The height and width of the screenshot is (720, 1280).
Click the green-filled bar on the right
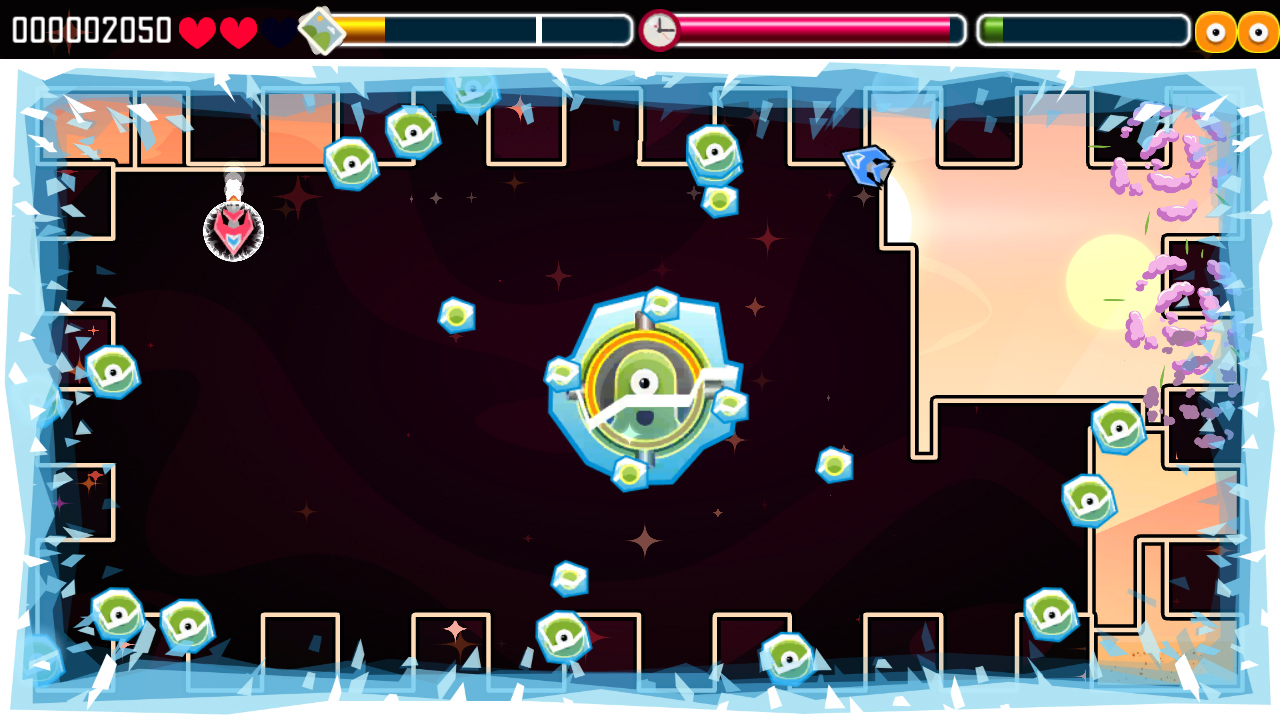995,29
